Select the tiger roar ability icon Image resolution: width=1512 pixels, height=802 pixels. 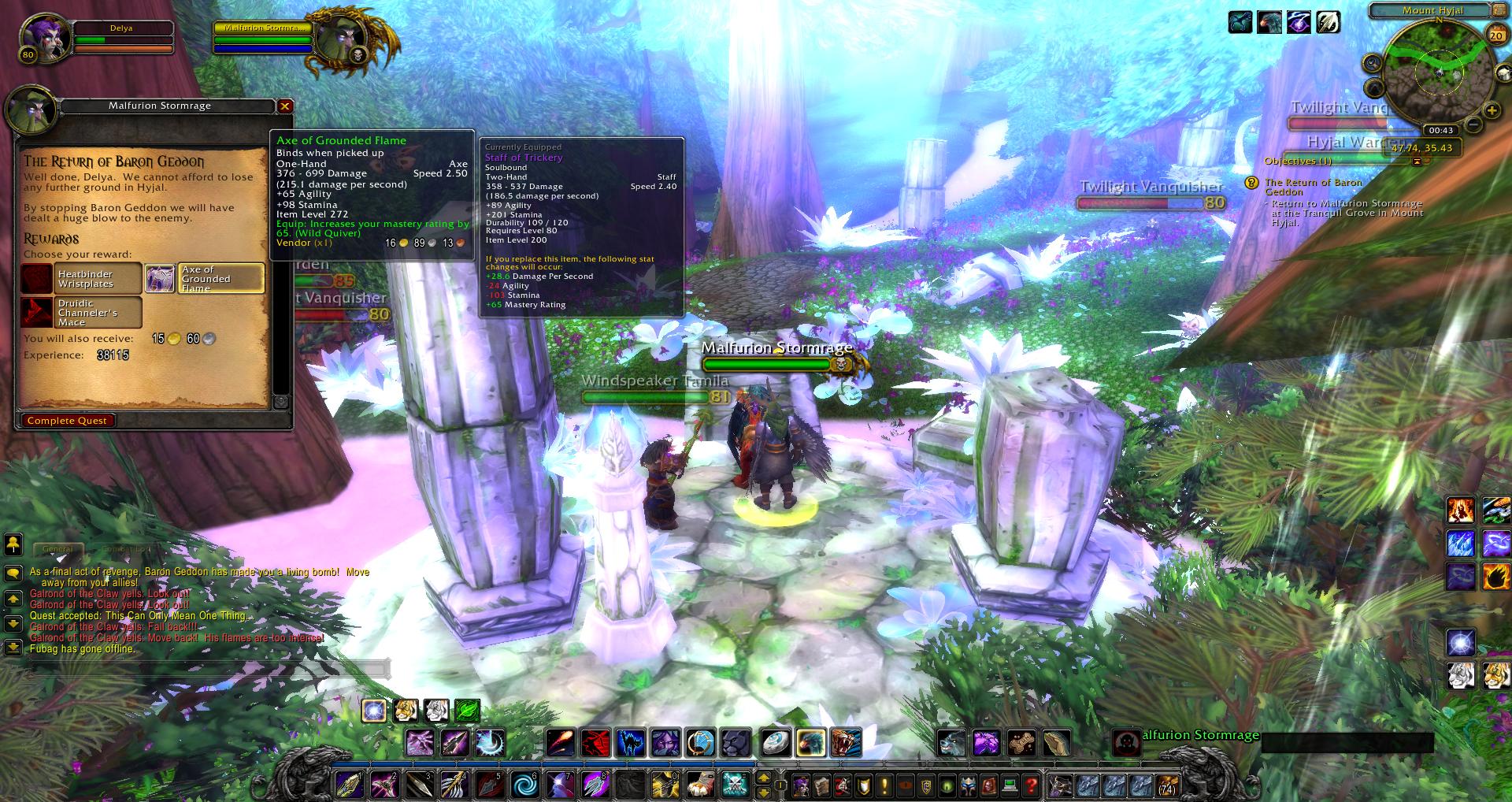847,743
